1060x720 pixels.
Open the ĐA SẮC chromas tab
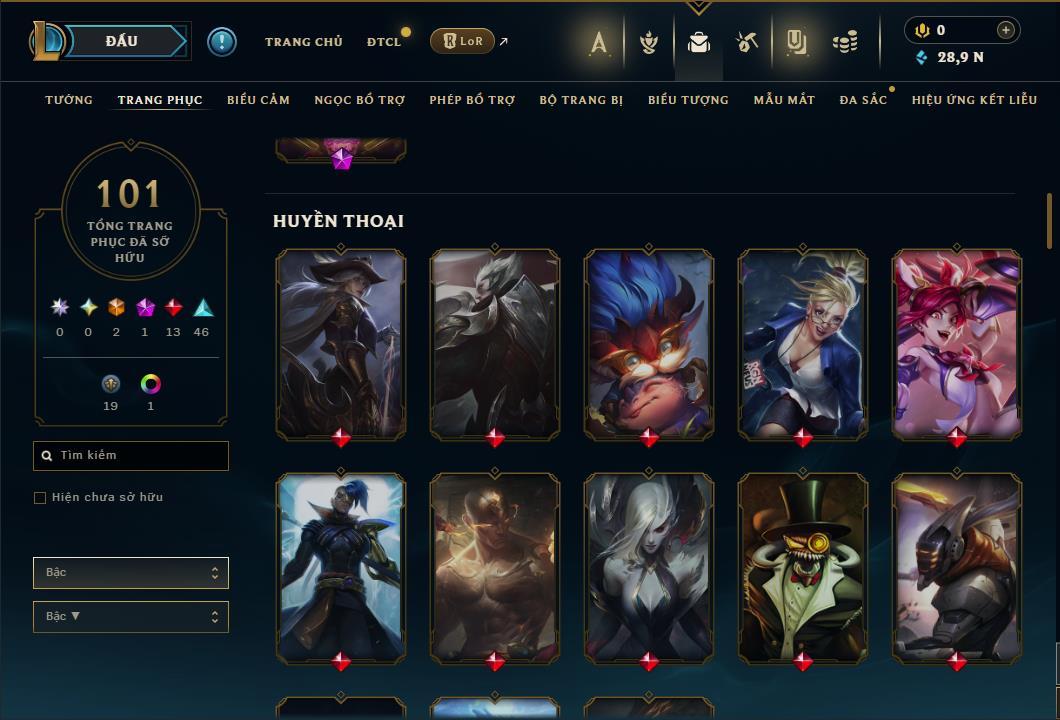(x=863, y=100)
